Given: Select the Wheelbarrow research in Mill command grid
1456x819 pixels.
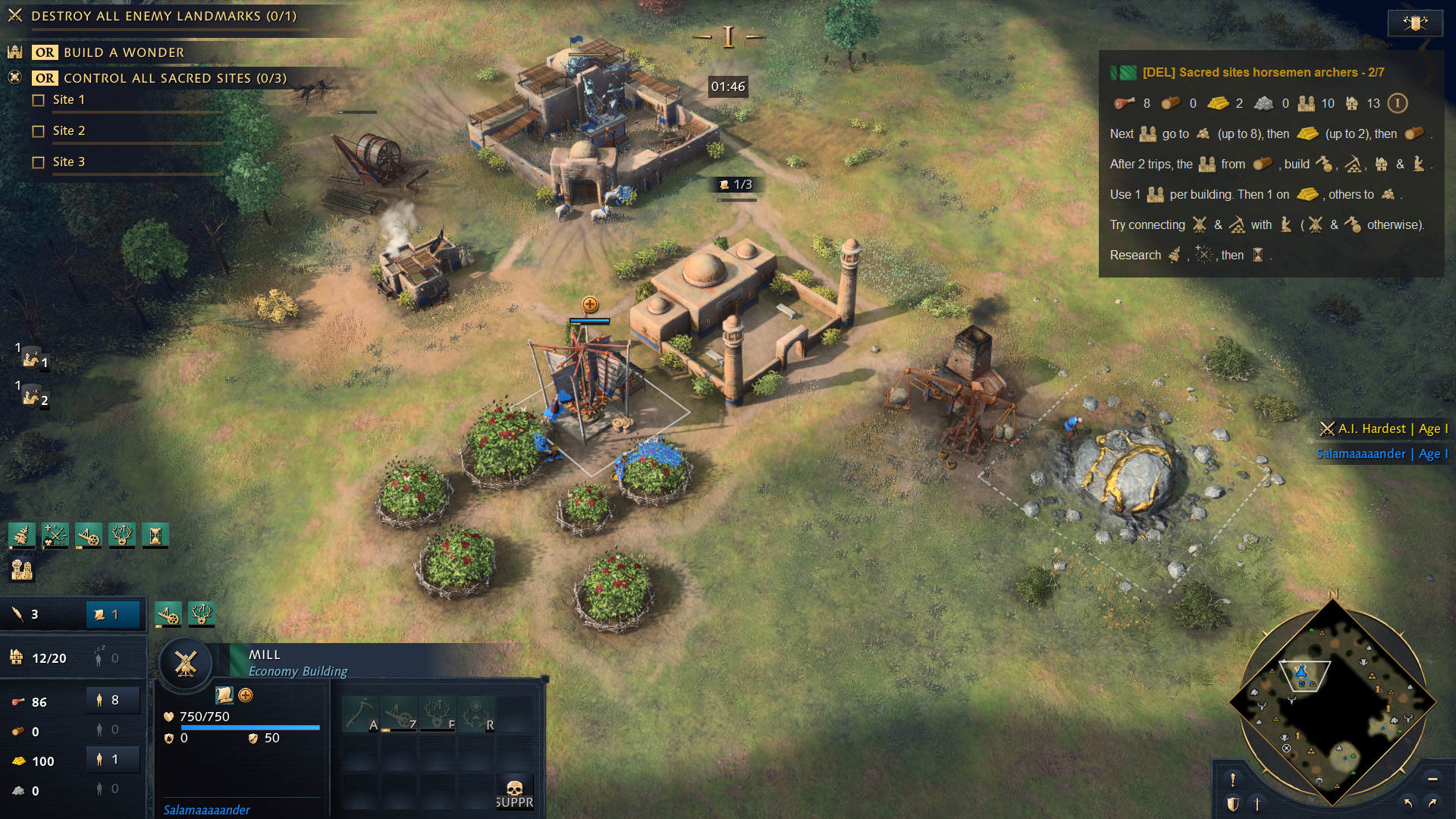Looking at the screenshot, I should coord(400,715).
